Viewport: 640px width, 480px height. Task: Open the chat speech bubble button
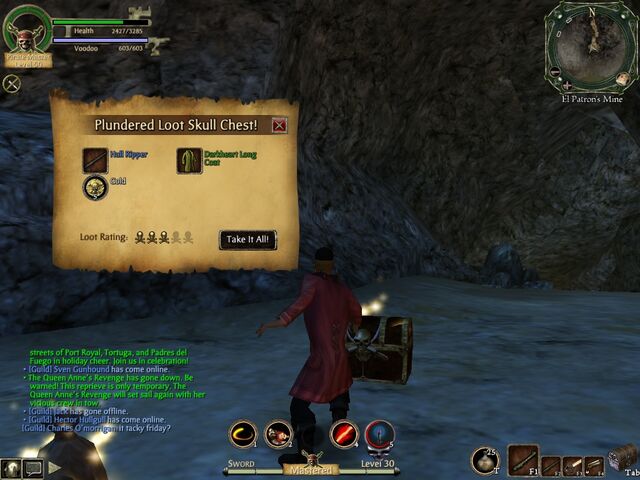33,466
